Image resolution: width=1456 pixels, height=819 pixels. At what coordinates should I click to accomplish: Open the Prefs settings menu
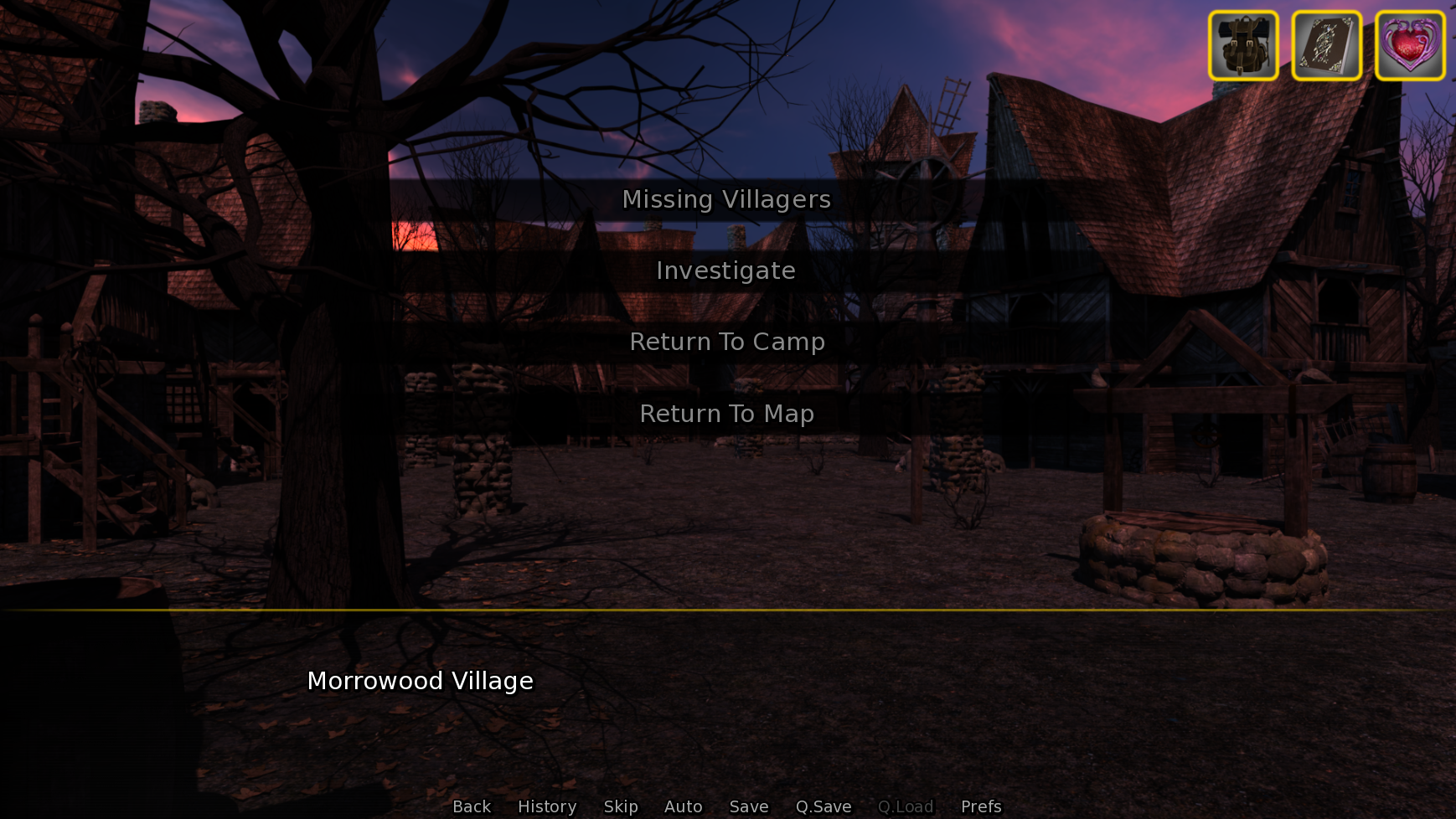tap(980, 806)
